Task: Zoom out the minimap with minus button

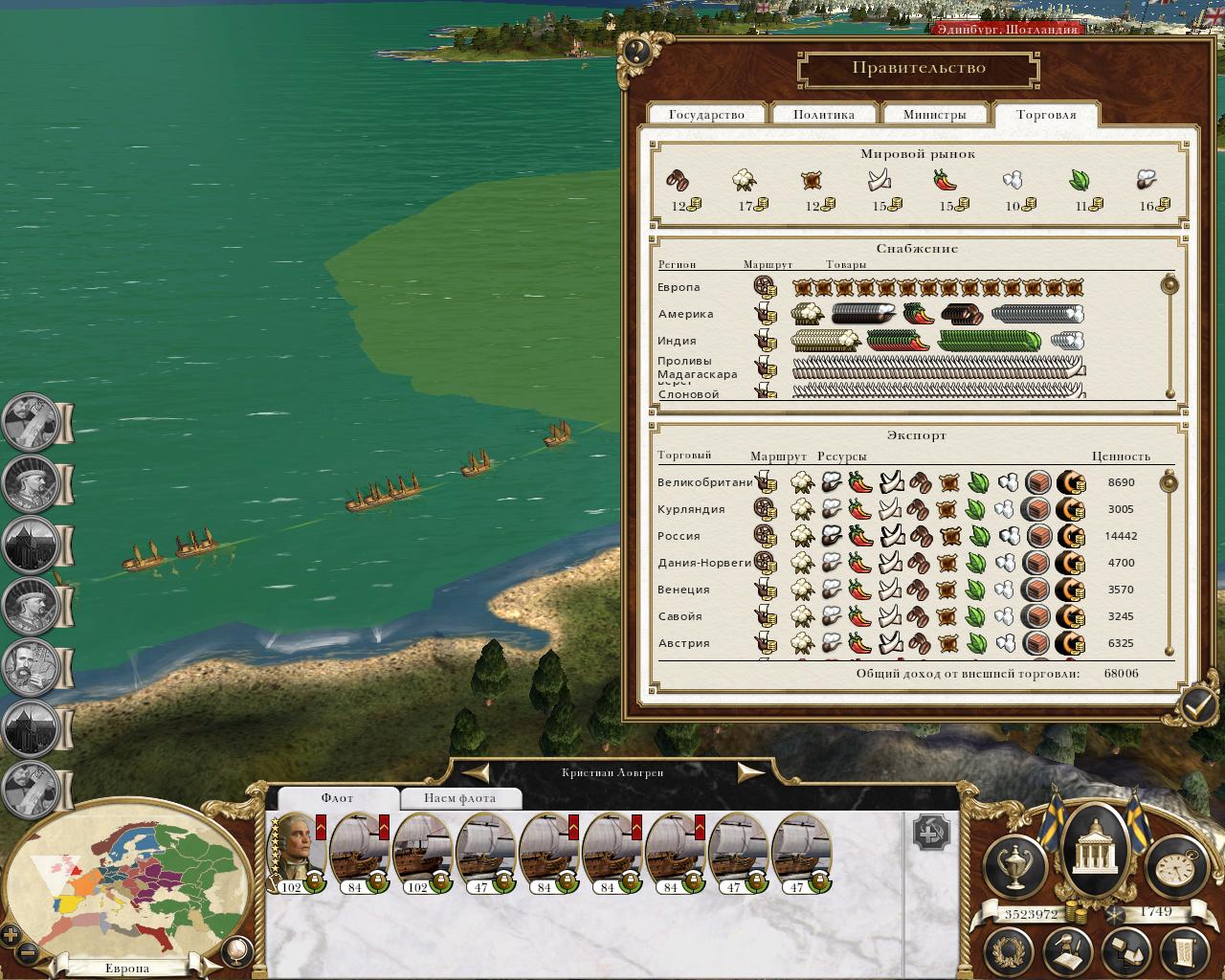Action: [29, 953]
